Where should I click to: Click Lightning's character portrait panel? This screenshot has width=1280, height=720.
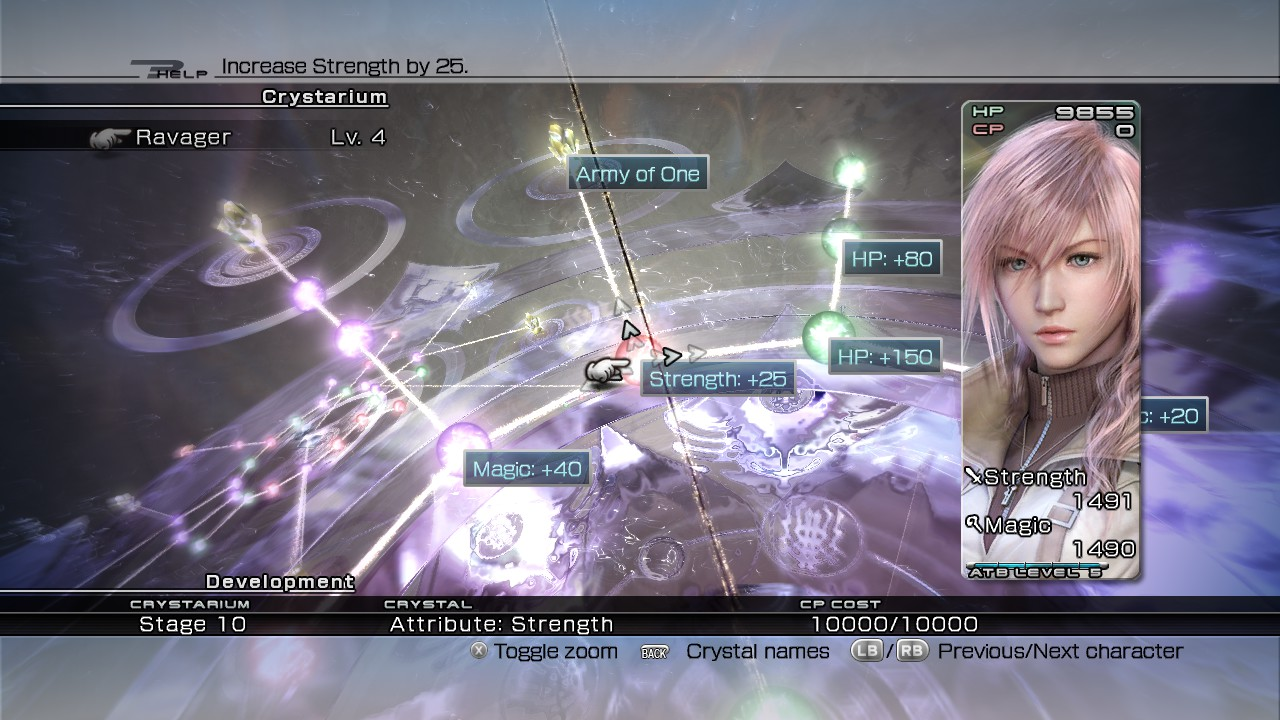[1050, 340]
